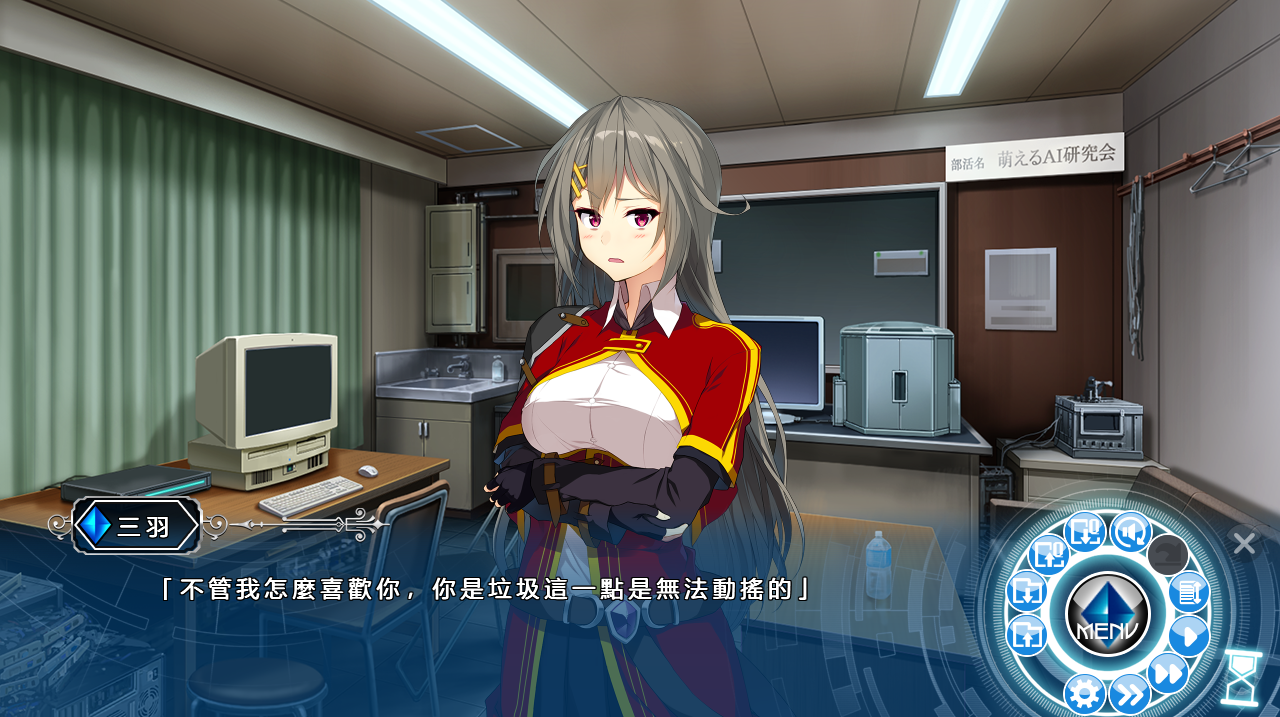
Task: Click the glowing hourglass icon
Action: click(x=1241, y=678)
